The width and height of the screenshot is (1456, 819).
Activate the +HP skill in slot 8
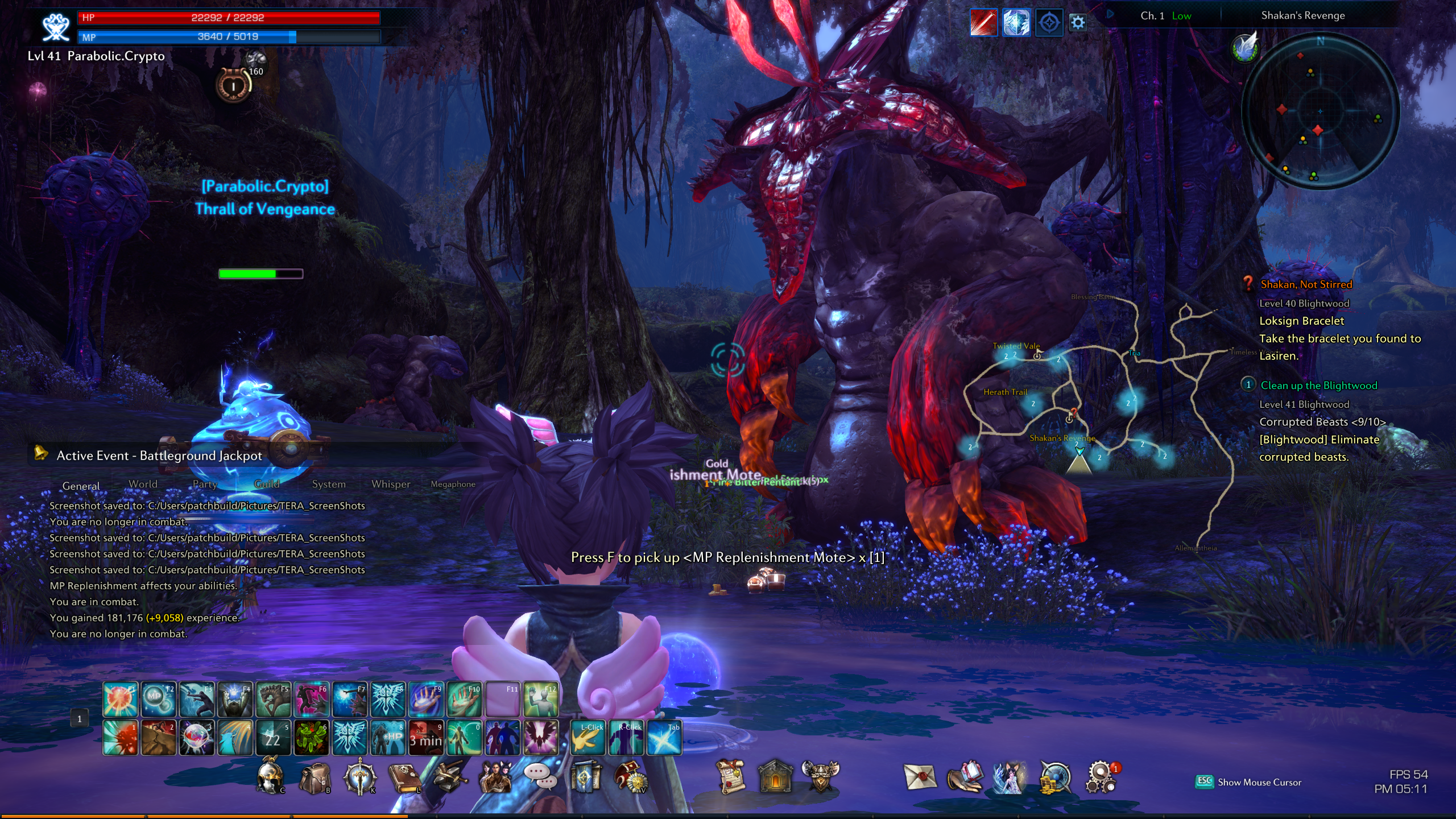coord(388,738)
